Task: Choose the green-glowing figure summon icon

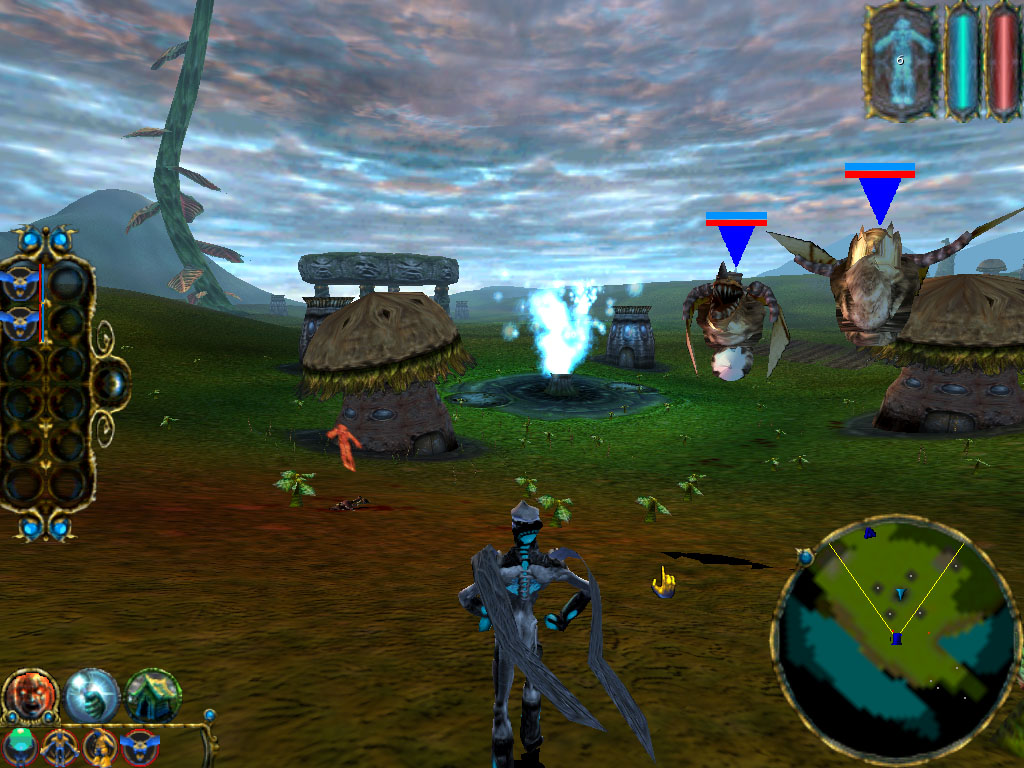Action: [19, 748]
